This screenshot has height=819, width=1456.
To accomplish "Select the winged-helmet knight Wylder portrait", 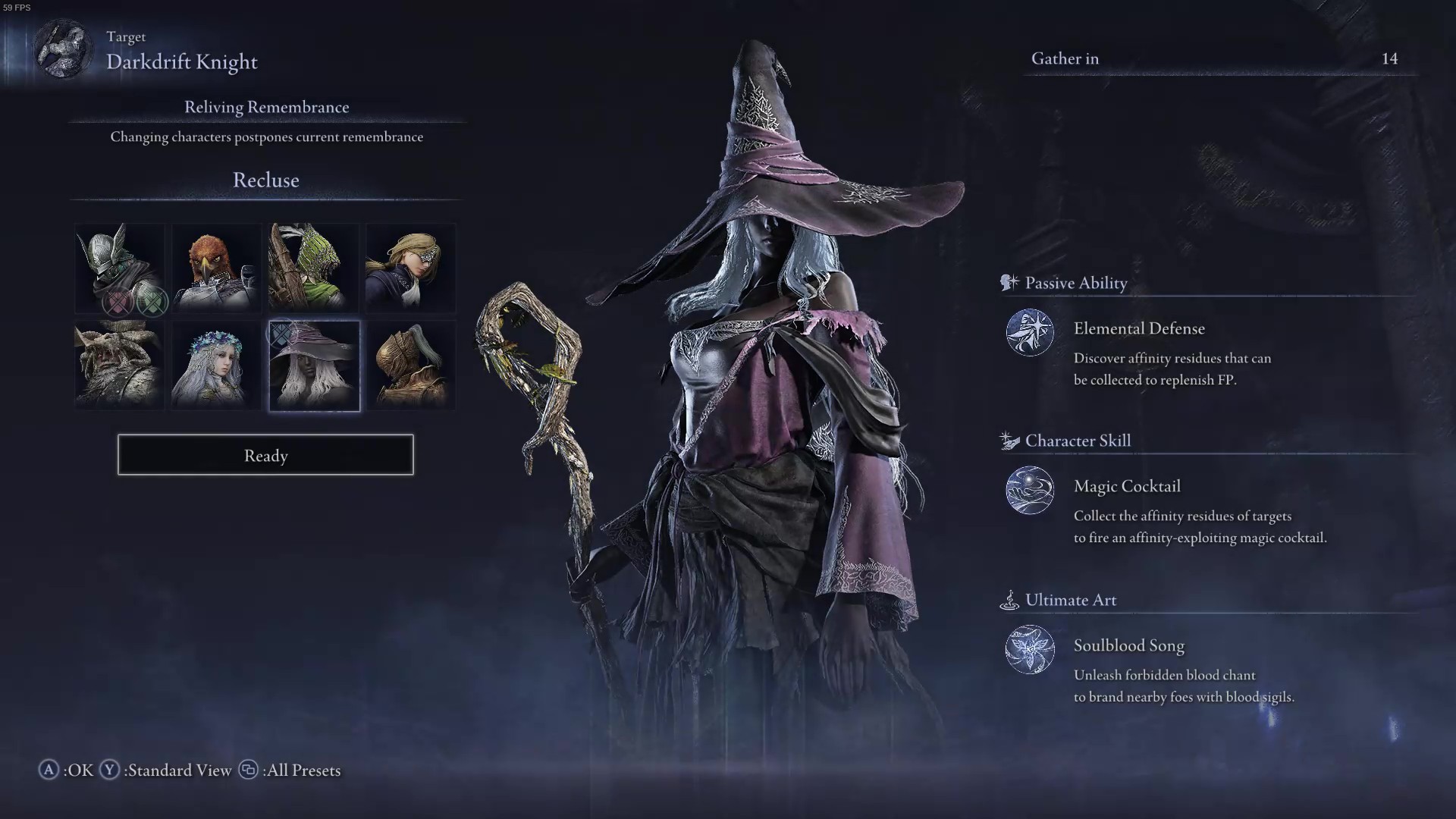I will tap(120, 268).
